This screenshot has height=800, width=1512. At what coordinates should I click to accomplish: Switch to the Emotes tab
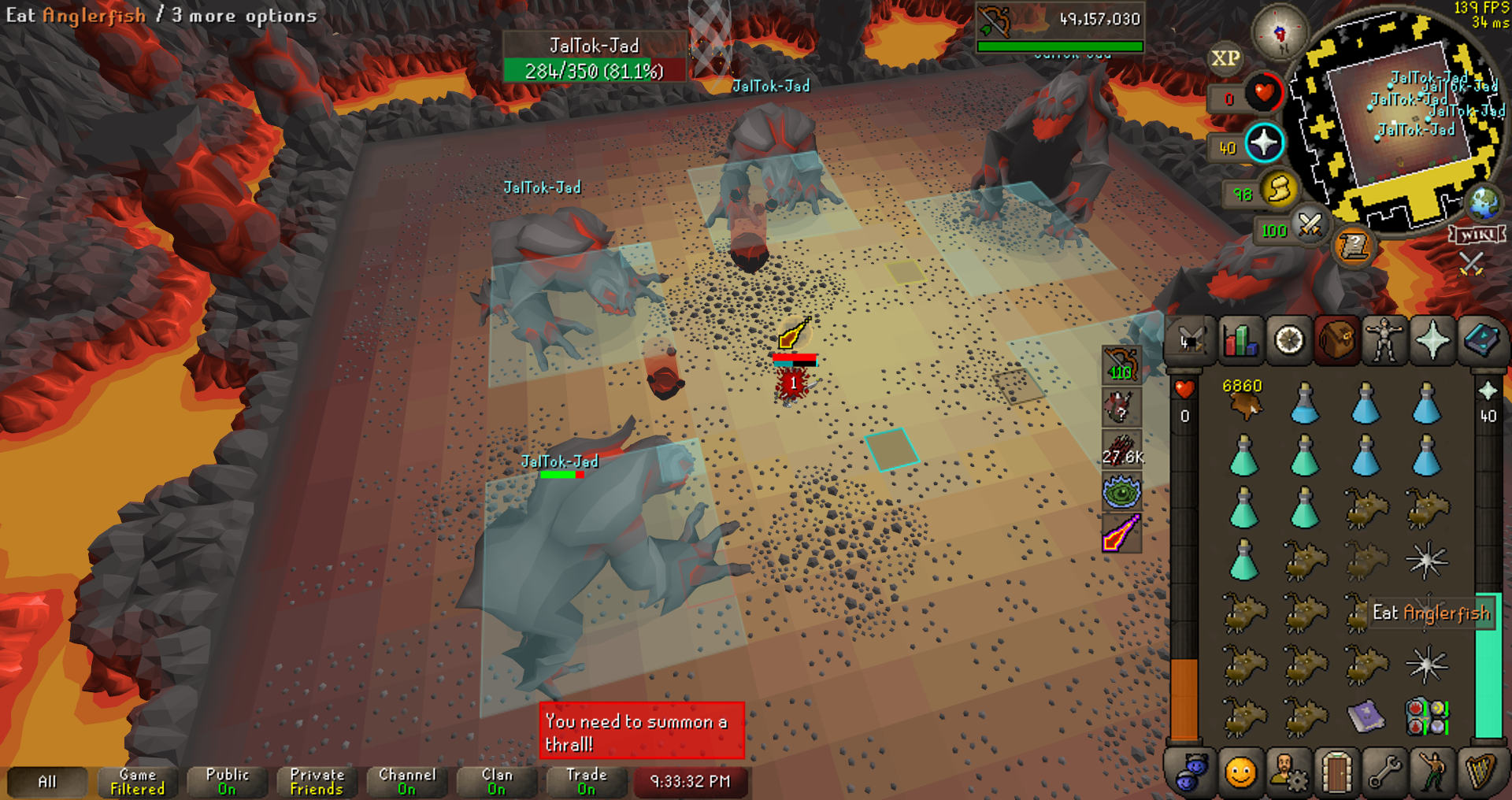(1432, 772)
